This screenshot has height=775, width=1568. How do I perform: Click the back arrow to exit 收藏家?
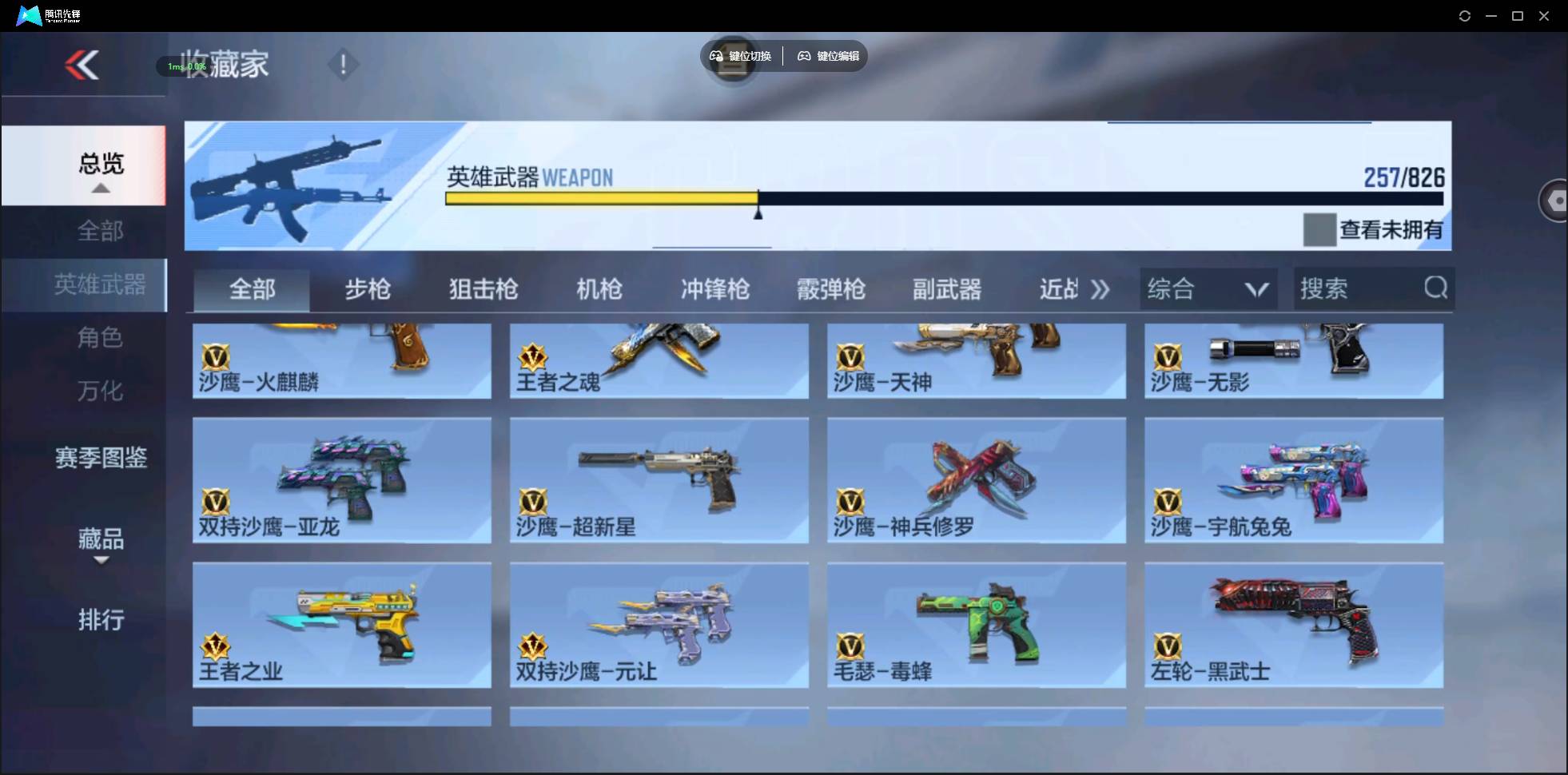pos(83,65)
